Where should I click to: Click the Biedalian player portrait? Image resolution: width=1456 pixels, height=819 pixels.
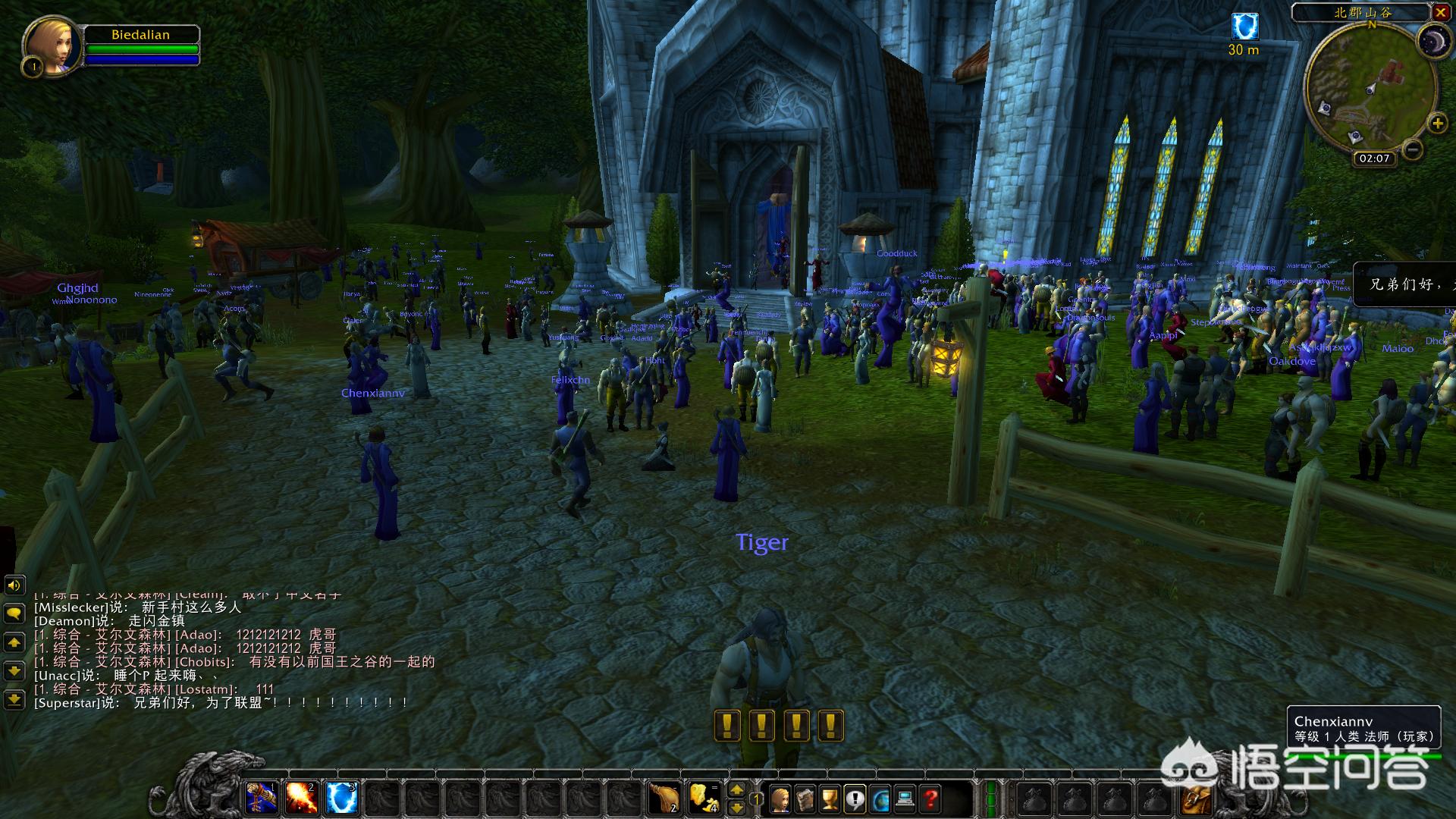[x=53, y=45]
